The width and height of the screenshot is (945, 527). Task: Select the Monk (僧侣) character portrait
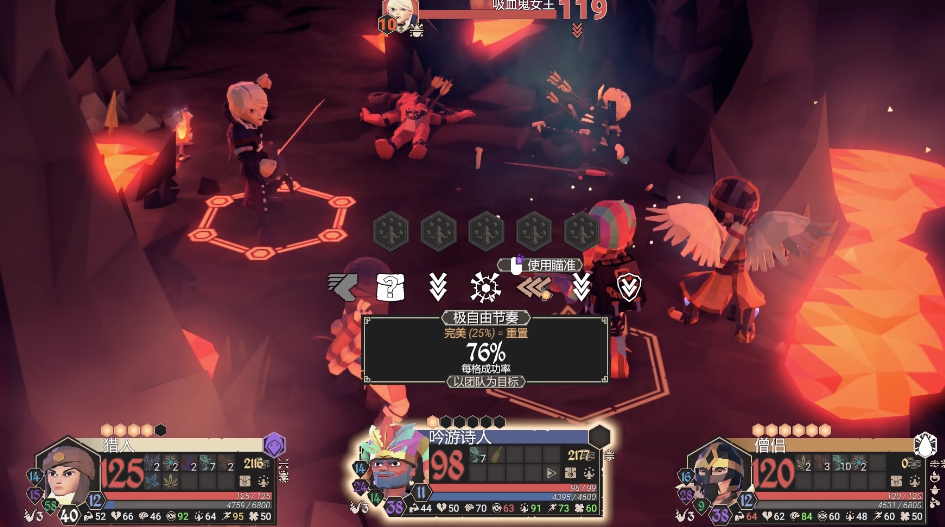[x=719, y=473]
